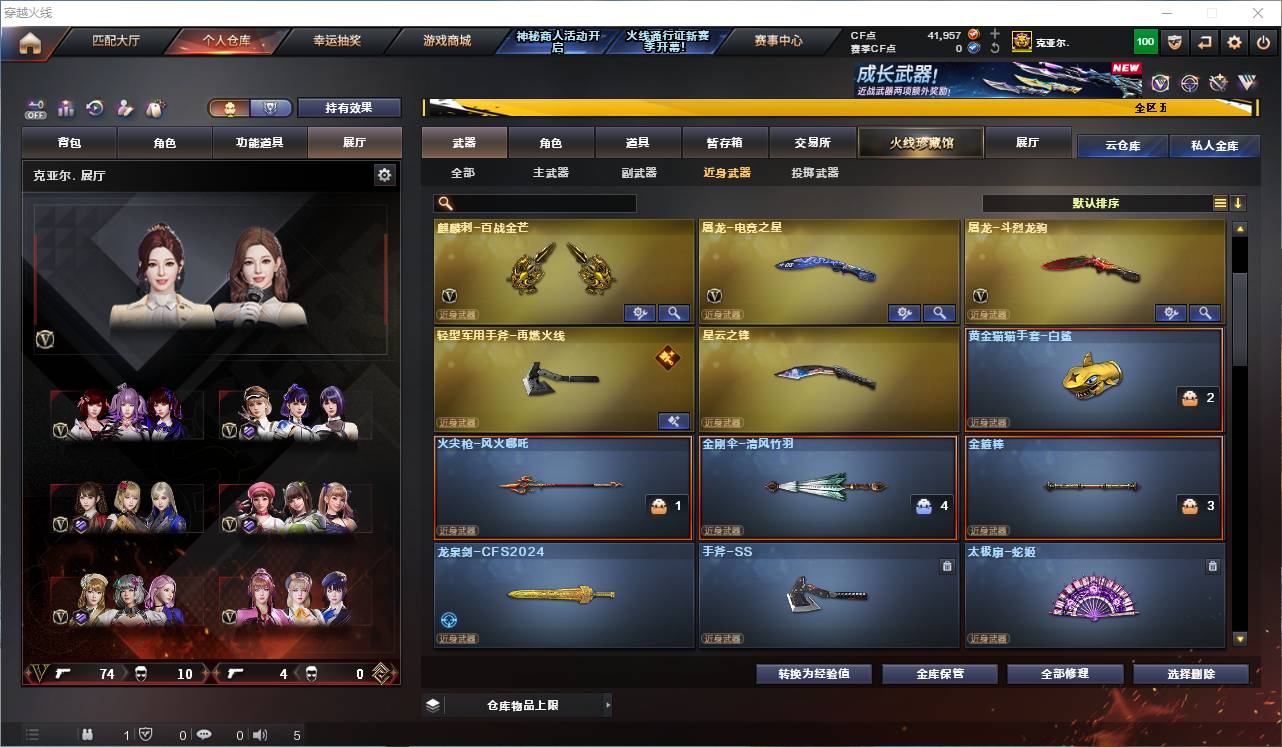Click the character gift icon in left toolbar

pos(127,108)
